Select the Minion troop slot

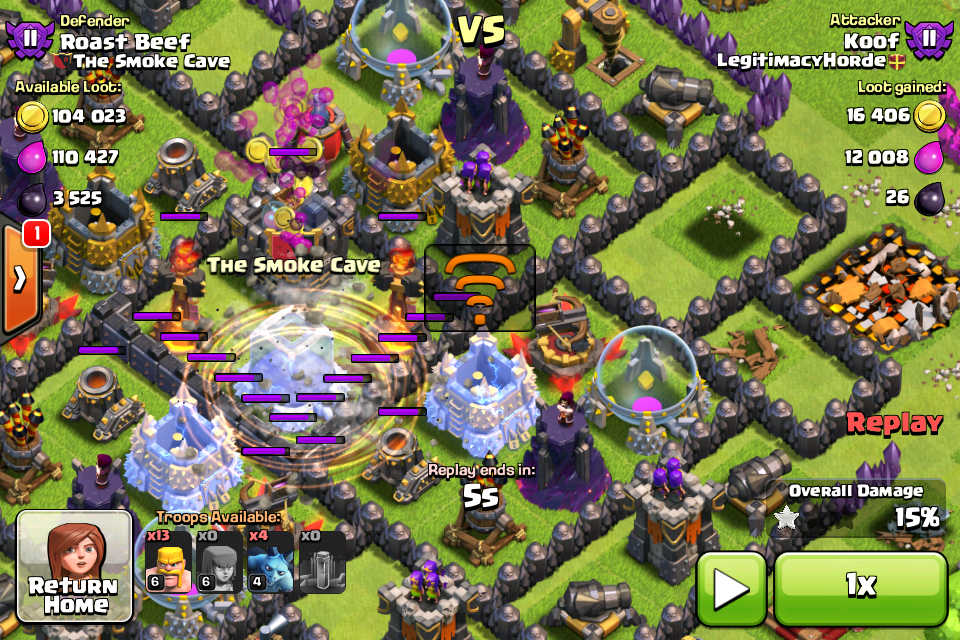coord(271,560)
